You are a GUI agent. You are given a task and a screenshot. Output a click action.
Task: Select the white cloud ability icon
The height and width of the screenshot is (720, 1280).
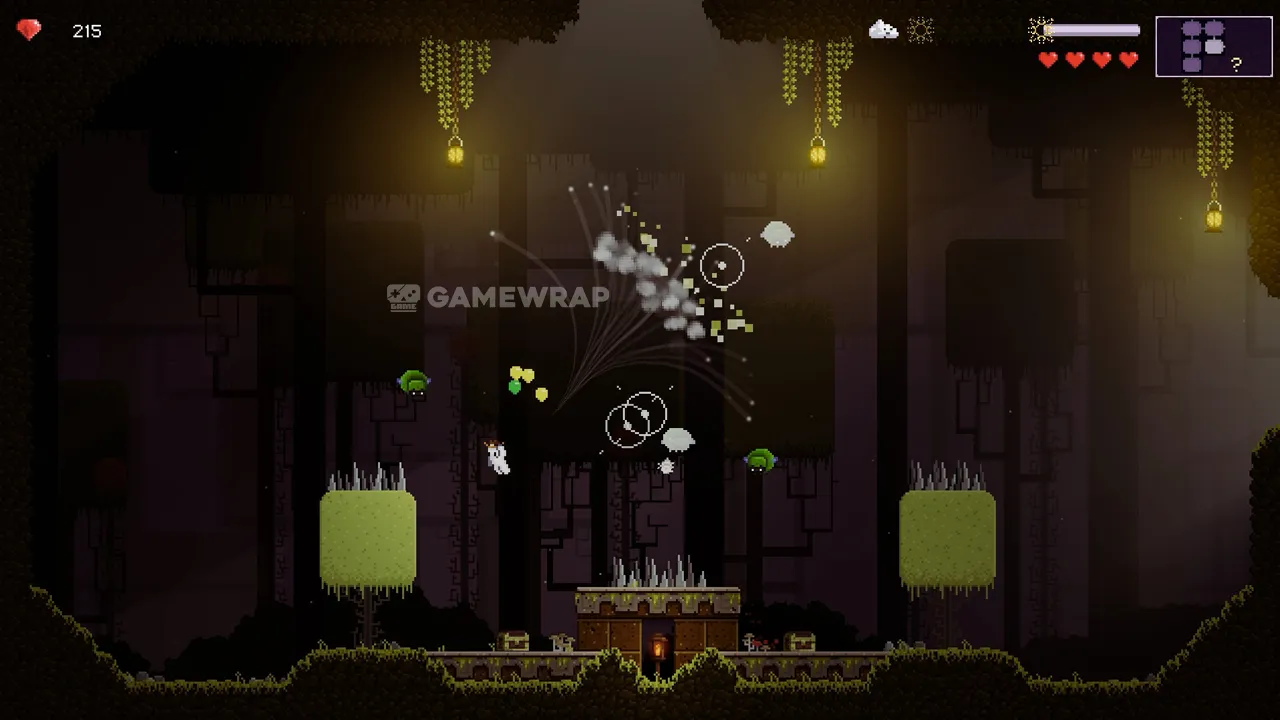point(883,30)
